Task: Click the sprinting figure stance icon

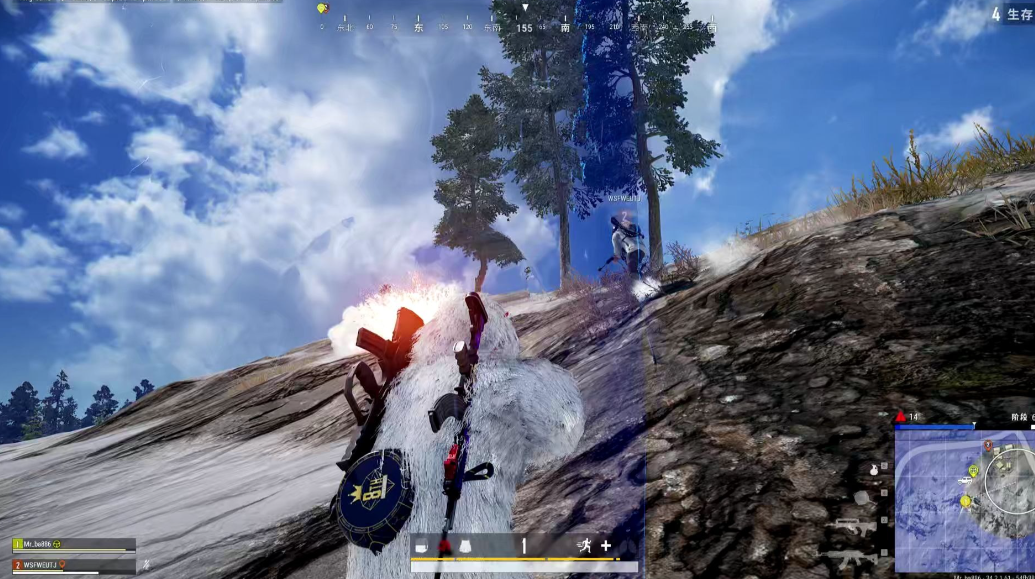Action: [583, 546]
